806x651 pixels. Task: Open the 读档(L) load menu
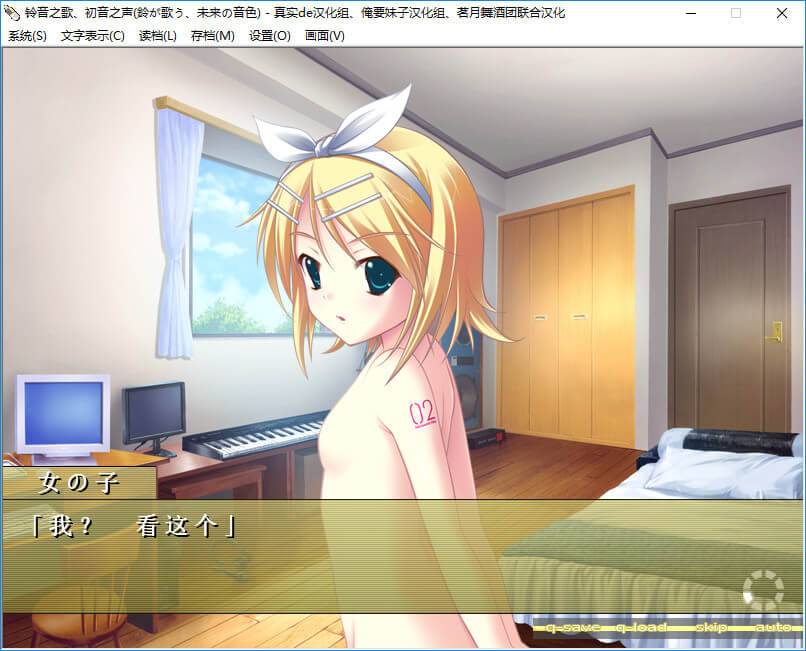pos(157,35)
